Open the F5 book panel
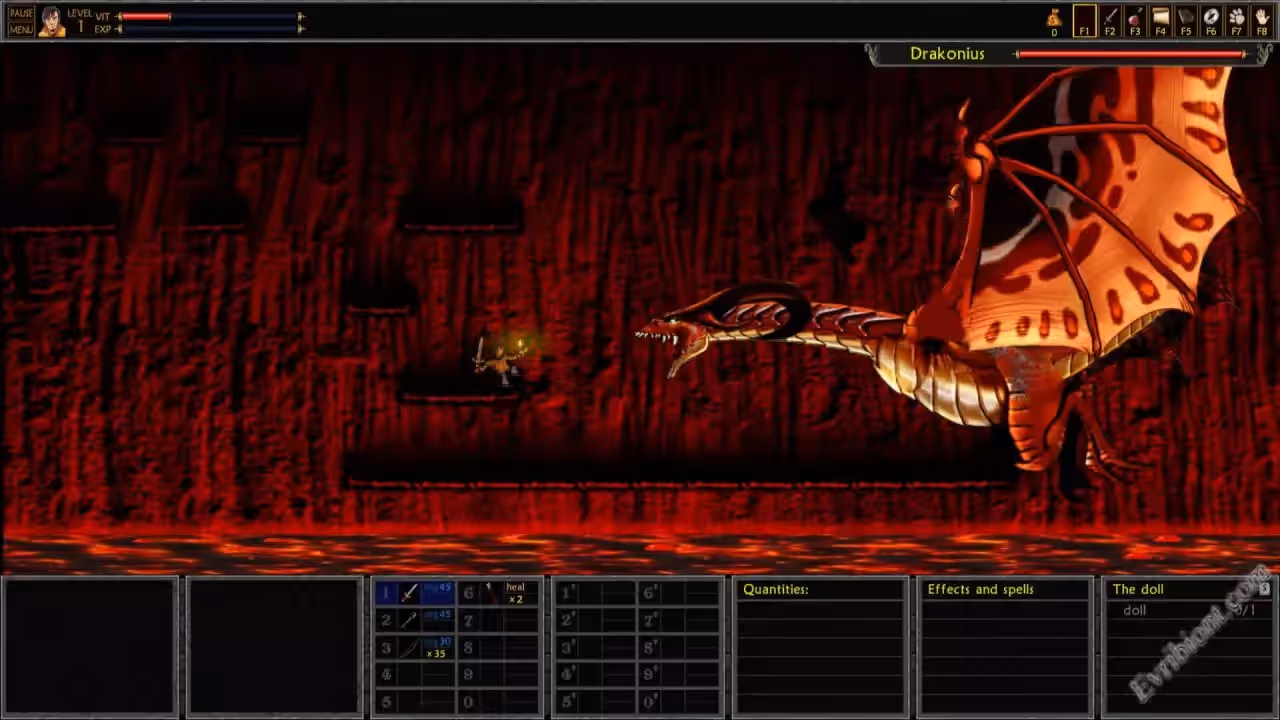The image size is (1280, 720). pyautogui.click(x=1186, y=20)
